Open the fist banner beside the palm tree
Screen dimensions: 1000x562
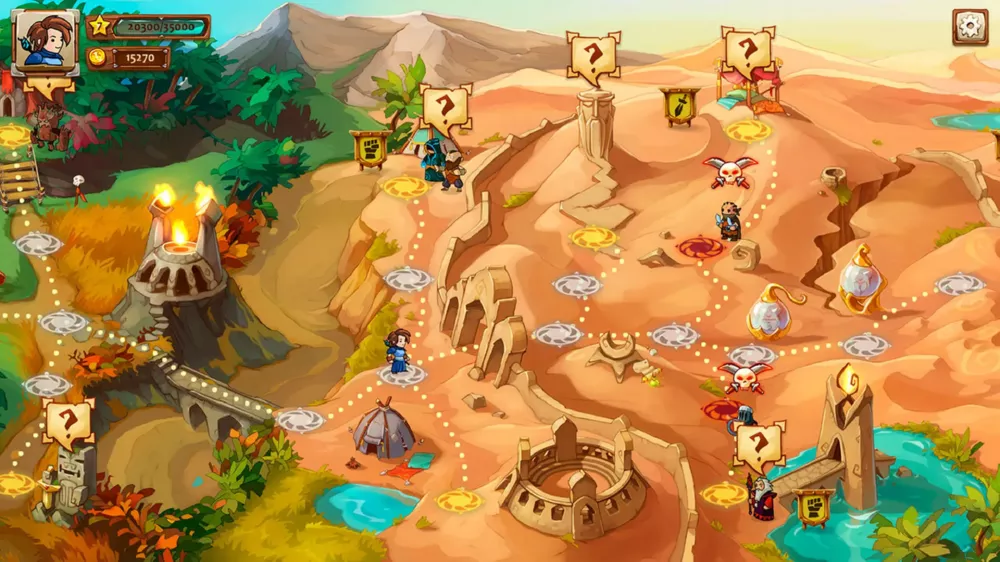[370, 148]
